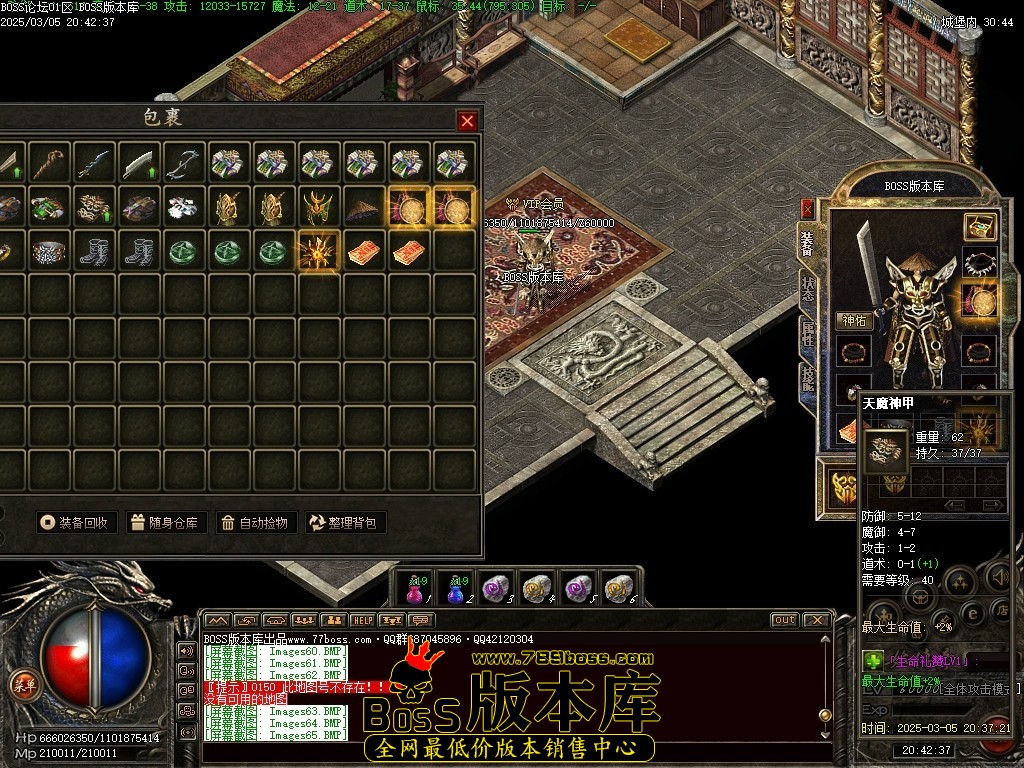Click the 神佑 button on character panel
The height and width of the screenshot is (768, 1024).
855,321
